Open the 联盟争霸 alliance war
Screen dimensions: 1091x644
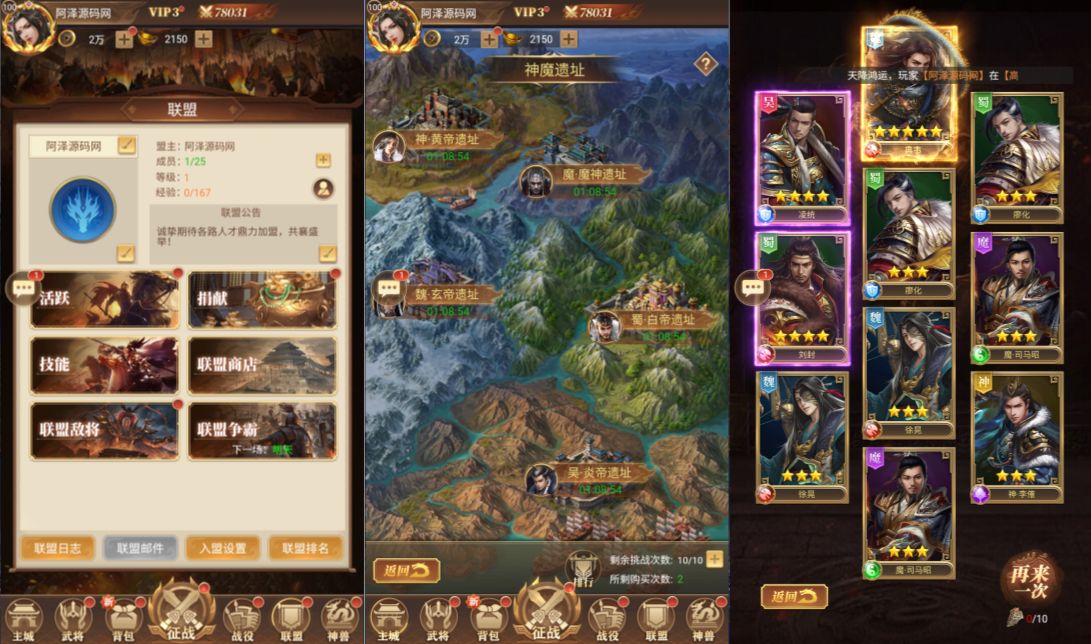[262, 431]
